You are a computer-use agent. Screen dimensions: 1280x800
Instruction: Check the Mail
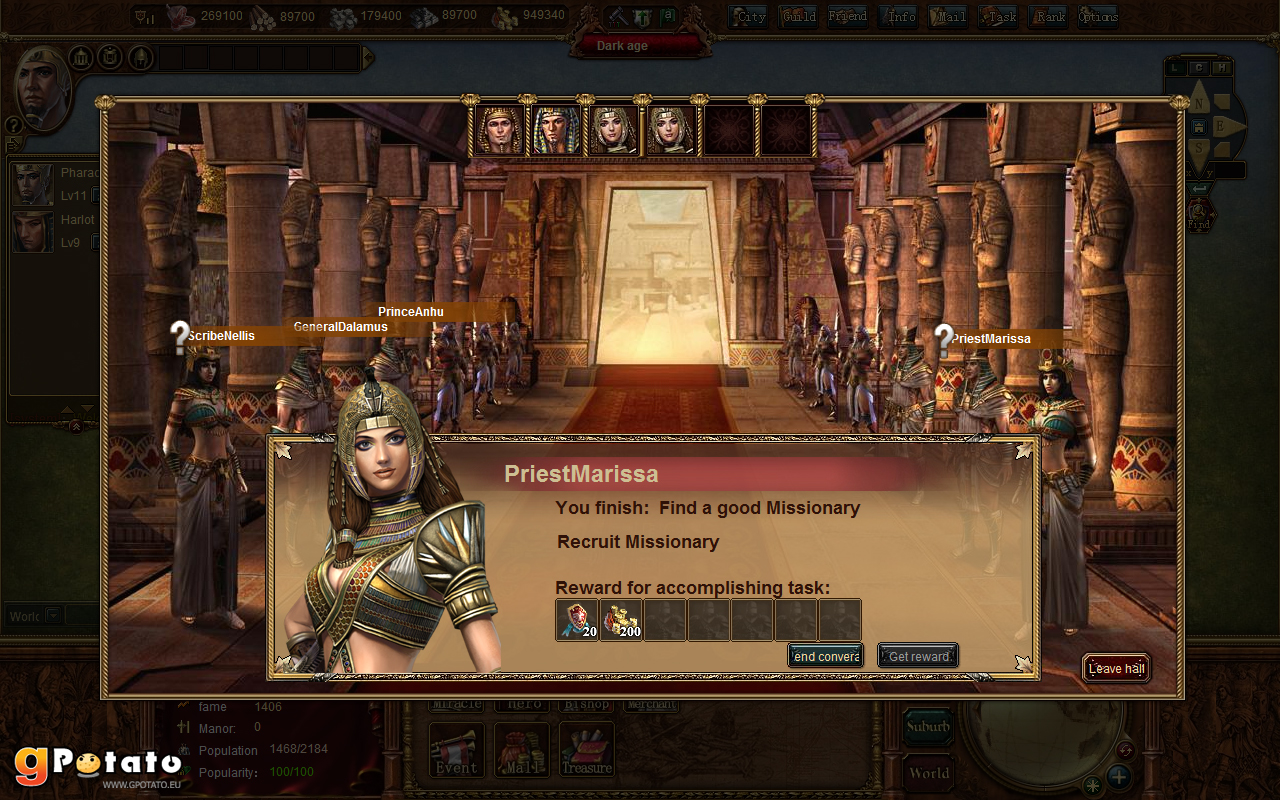tap(948, 16)
